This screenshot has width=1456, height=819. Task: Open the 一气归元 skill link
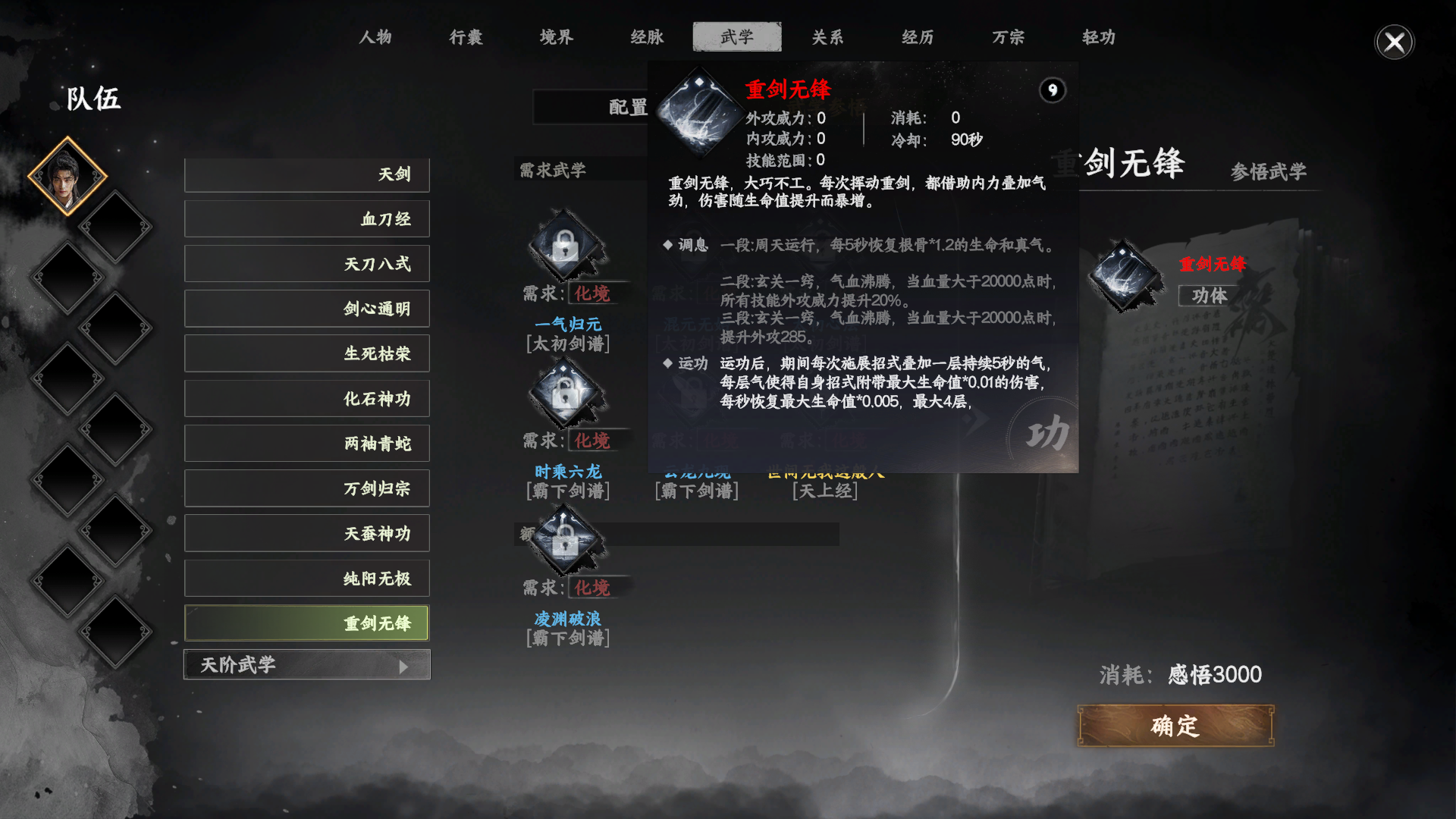coord(570,324)
